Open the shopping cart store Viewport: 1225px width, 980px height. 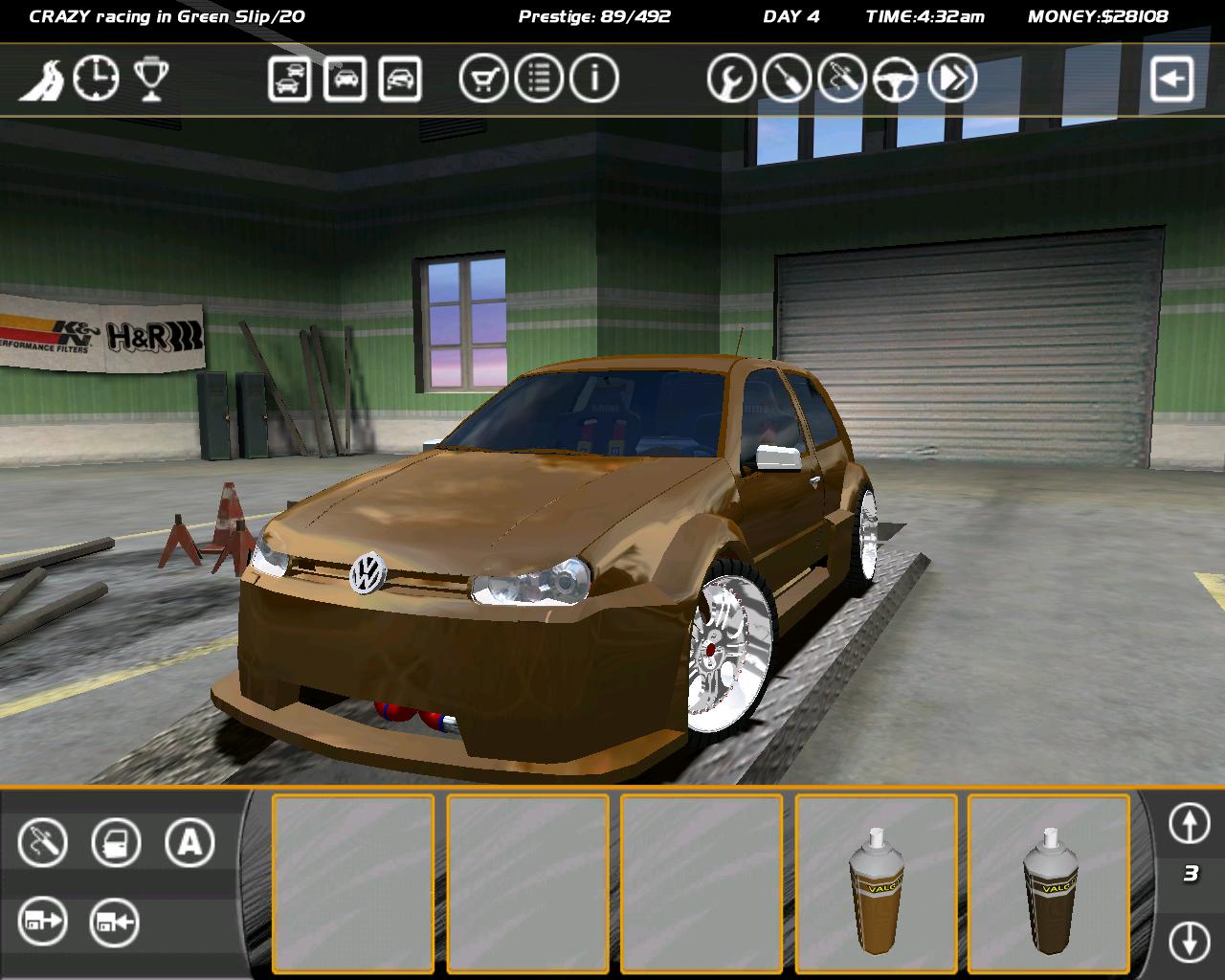coord(483,78)
